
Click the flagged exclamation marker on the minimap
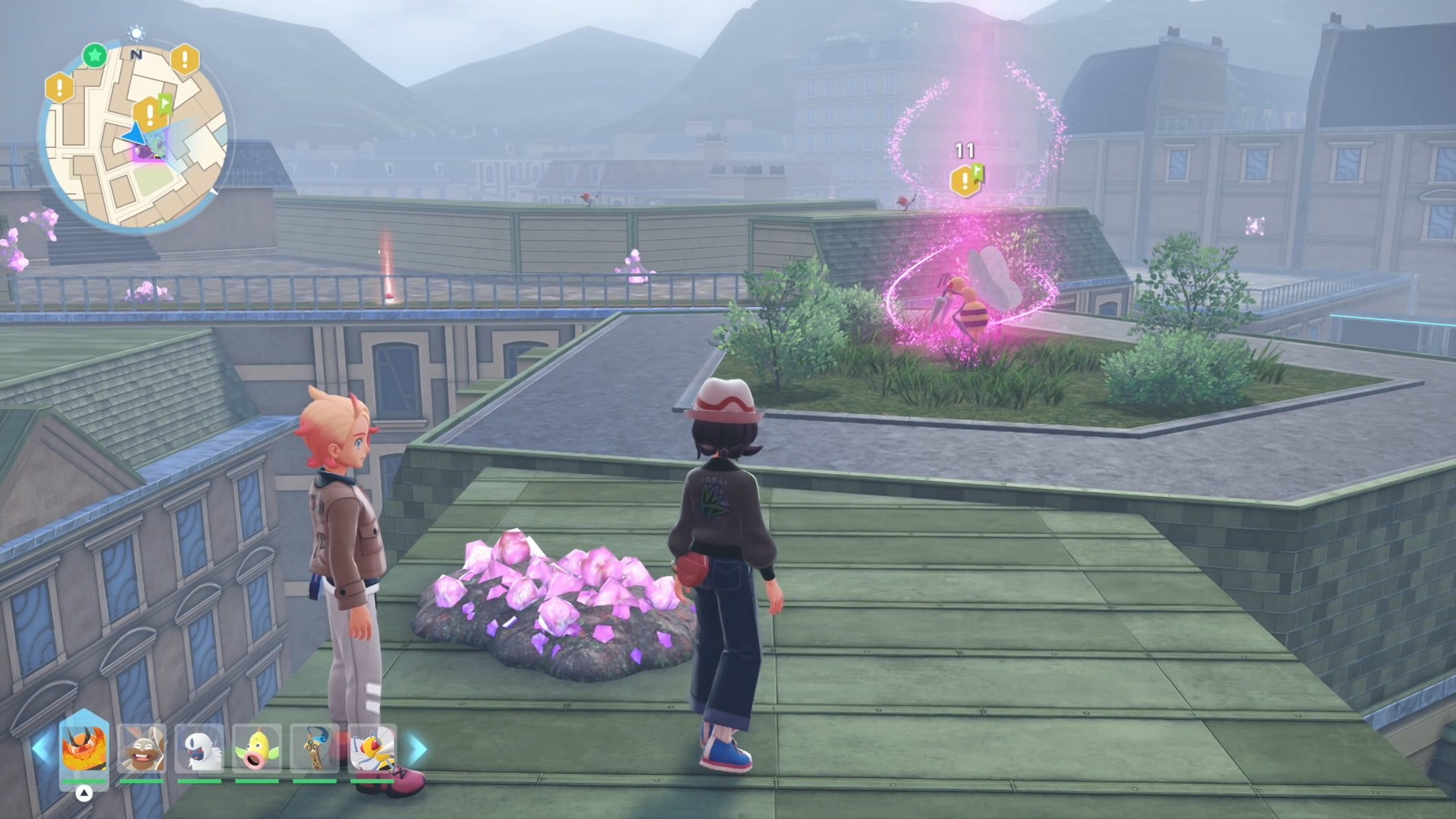click(x=152, y=114)
